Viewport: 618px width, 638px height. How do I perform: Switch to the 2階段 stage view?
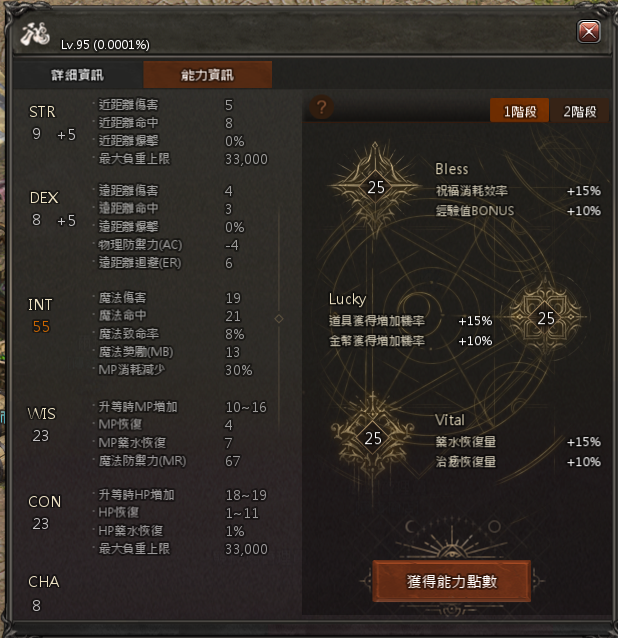(x=580, y=111)
